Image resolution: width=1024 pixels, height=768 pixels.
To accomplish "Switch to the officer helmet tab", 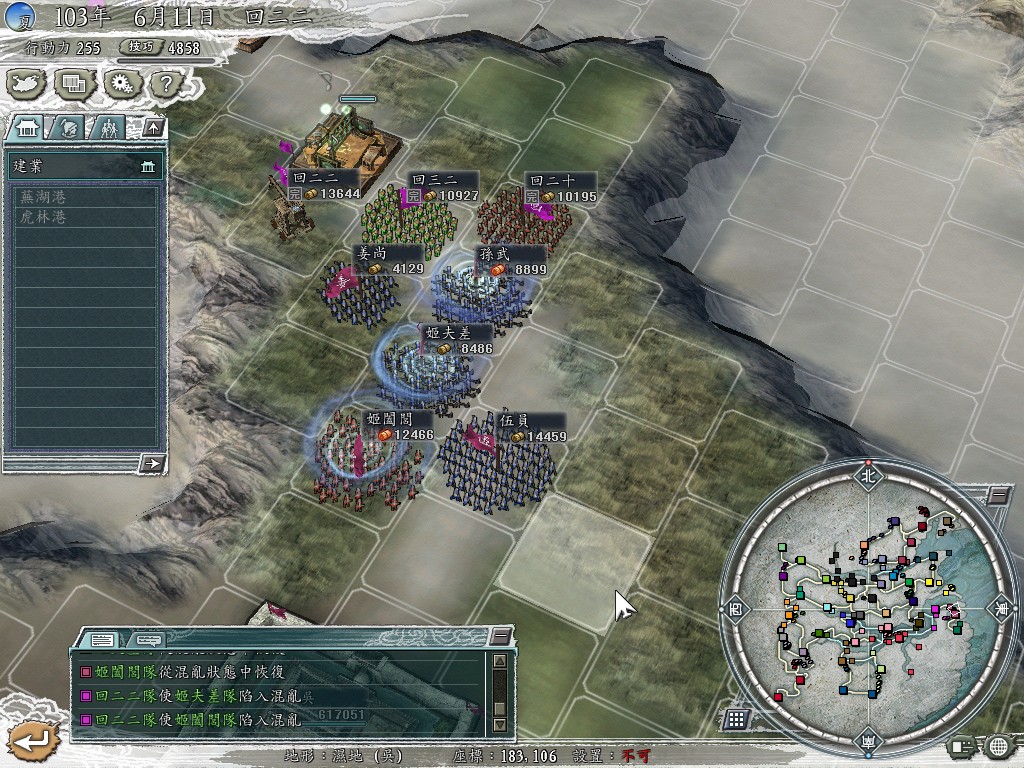I will point(68,127).
